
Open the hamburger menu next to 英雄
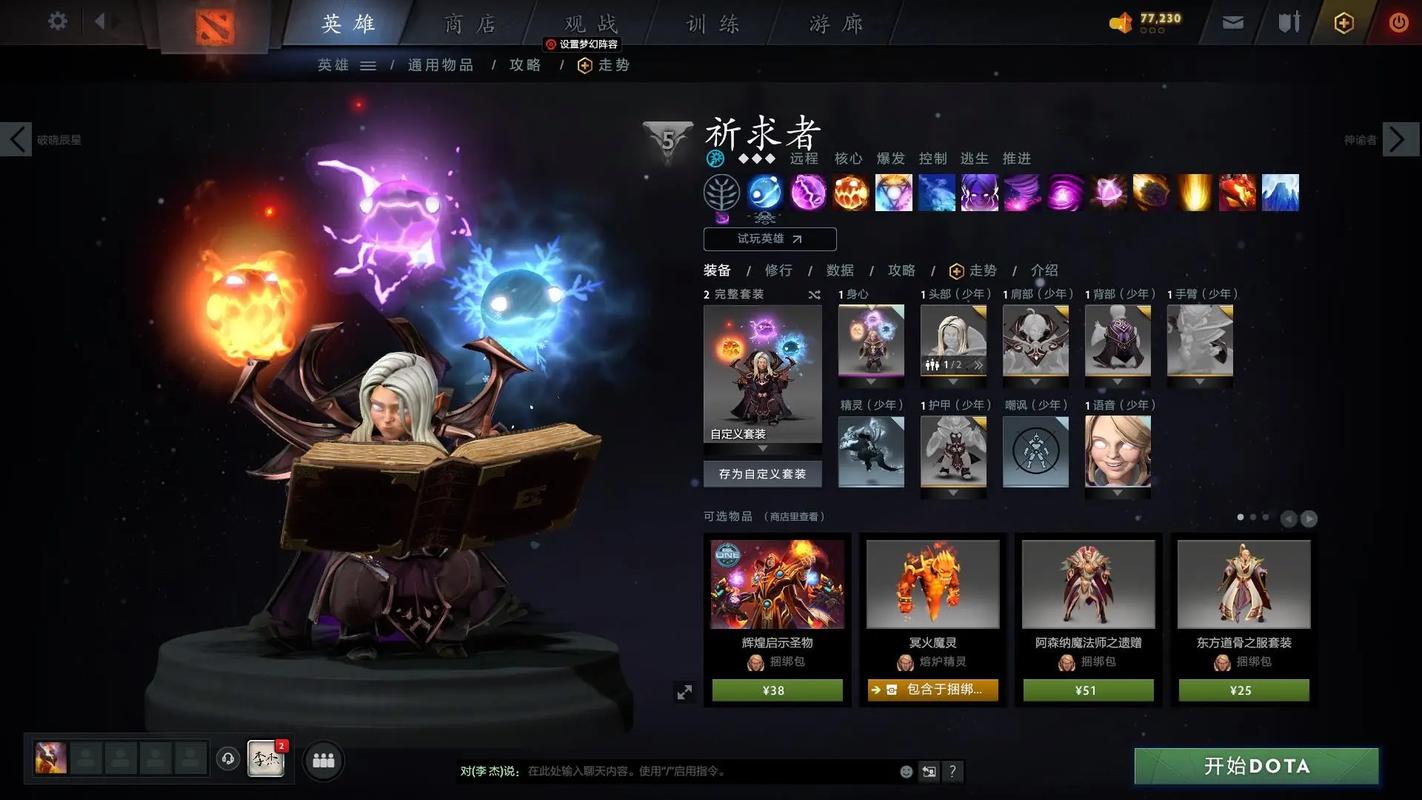tap(369, 65)
